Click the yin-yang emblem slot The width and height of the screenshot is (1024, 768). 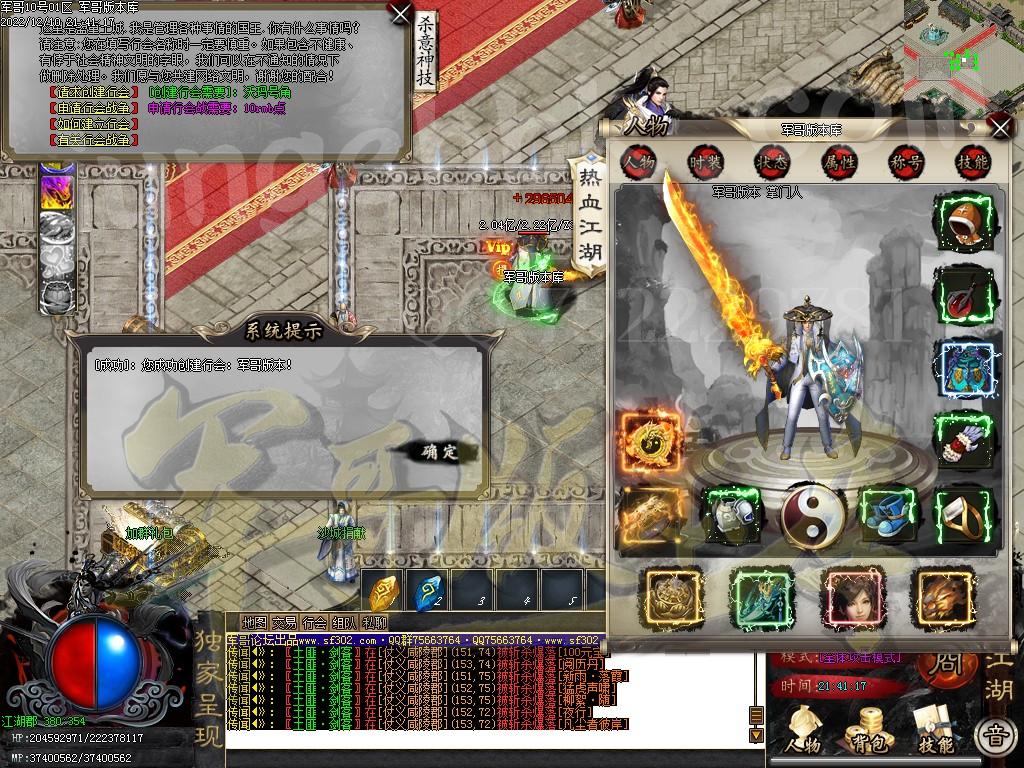tap(812, 515)
